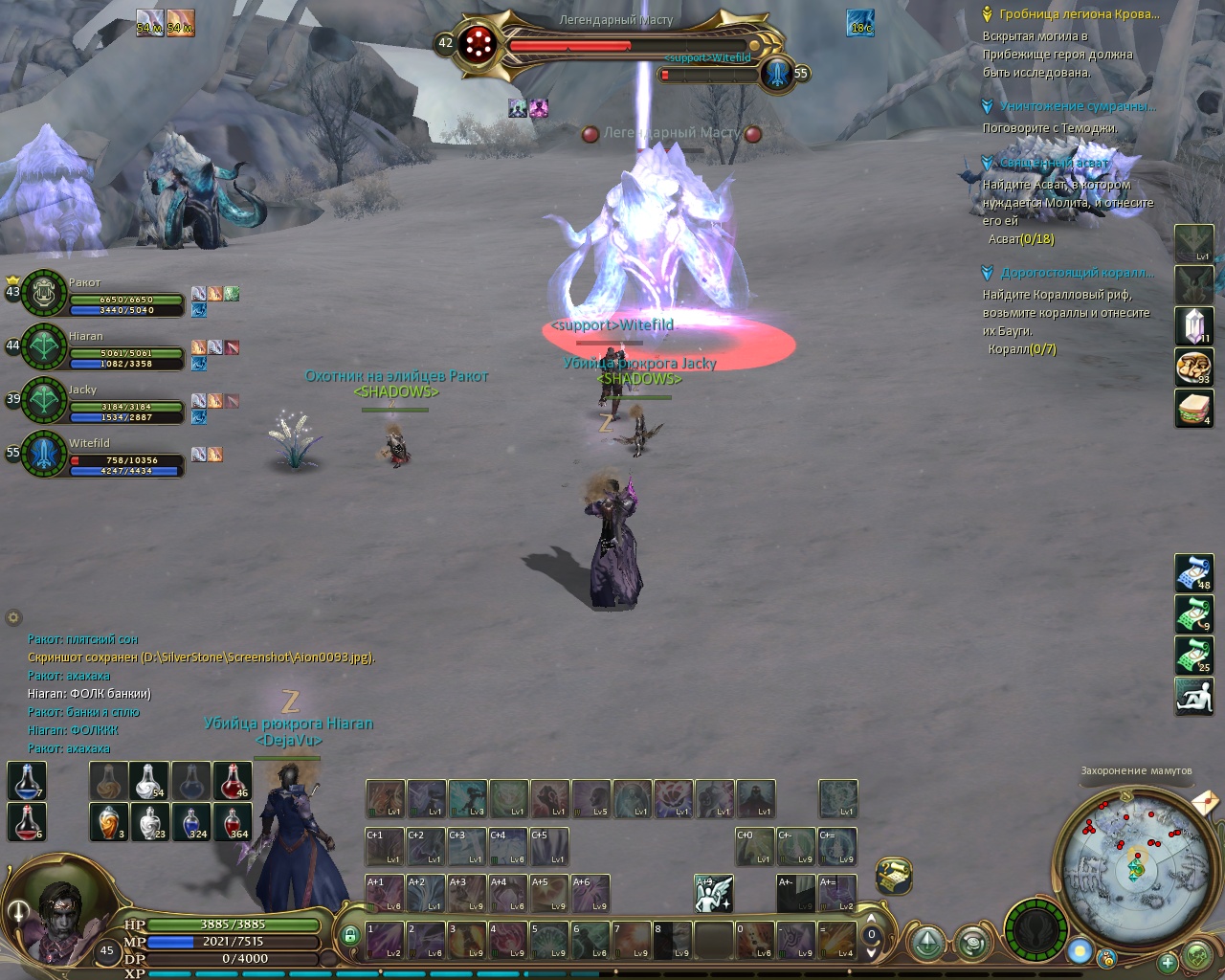Screen dimensions: 1225x980
Task: Open the Дорогостоящий коралл quest entry
Action: 1077,273
